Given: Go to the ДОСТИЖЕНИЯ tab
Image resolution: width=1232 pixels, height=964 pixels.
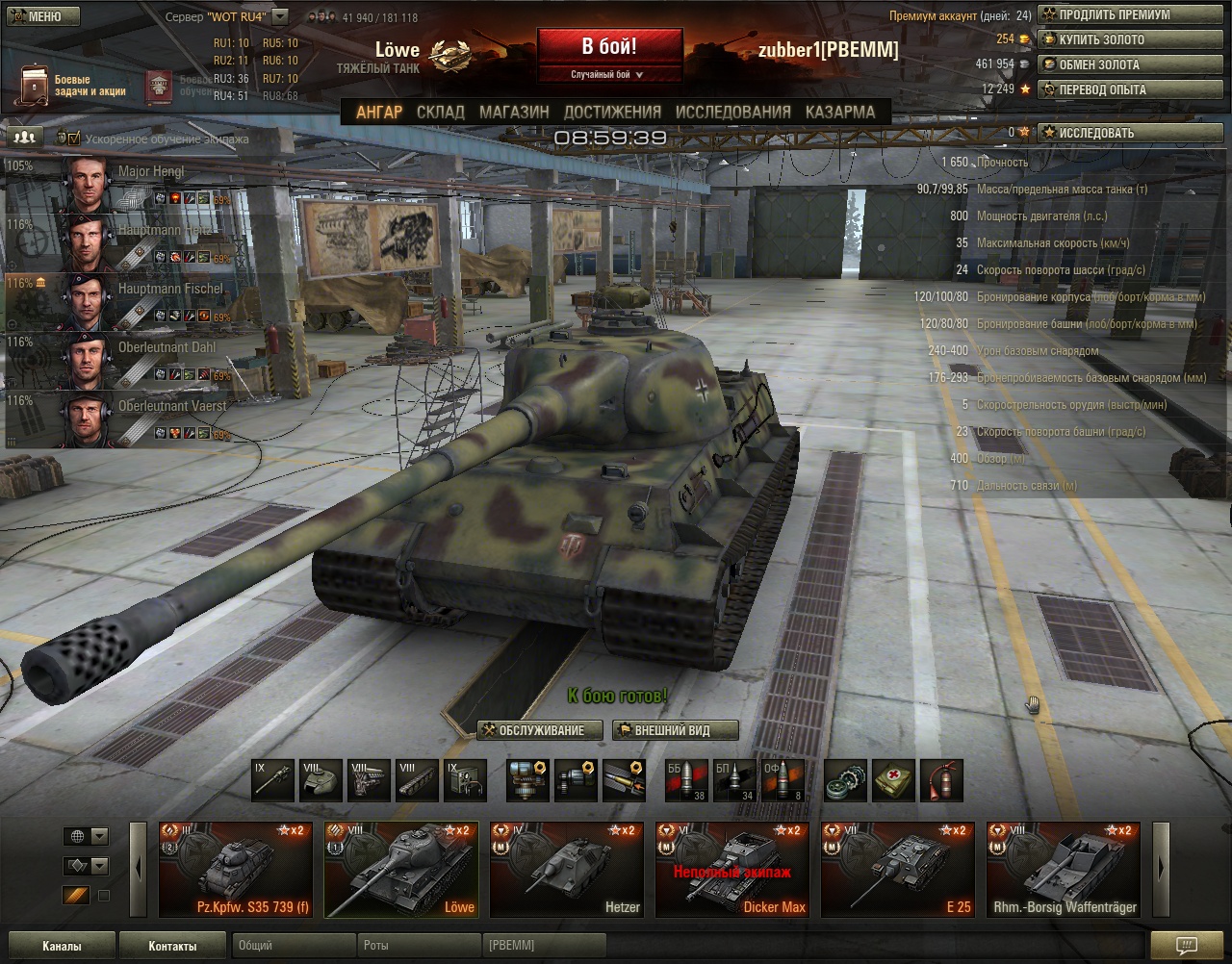Looking at the screenshot, I should pos(612,112).
